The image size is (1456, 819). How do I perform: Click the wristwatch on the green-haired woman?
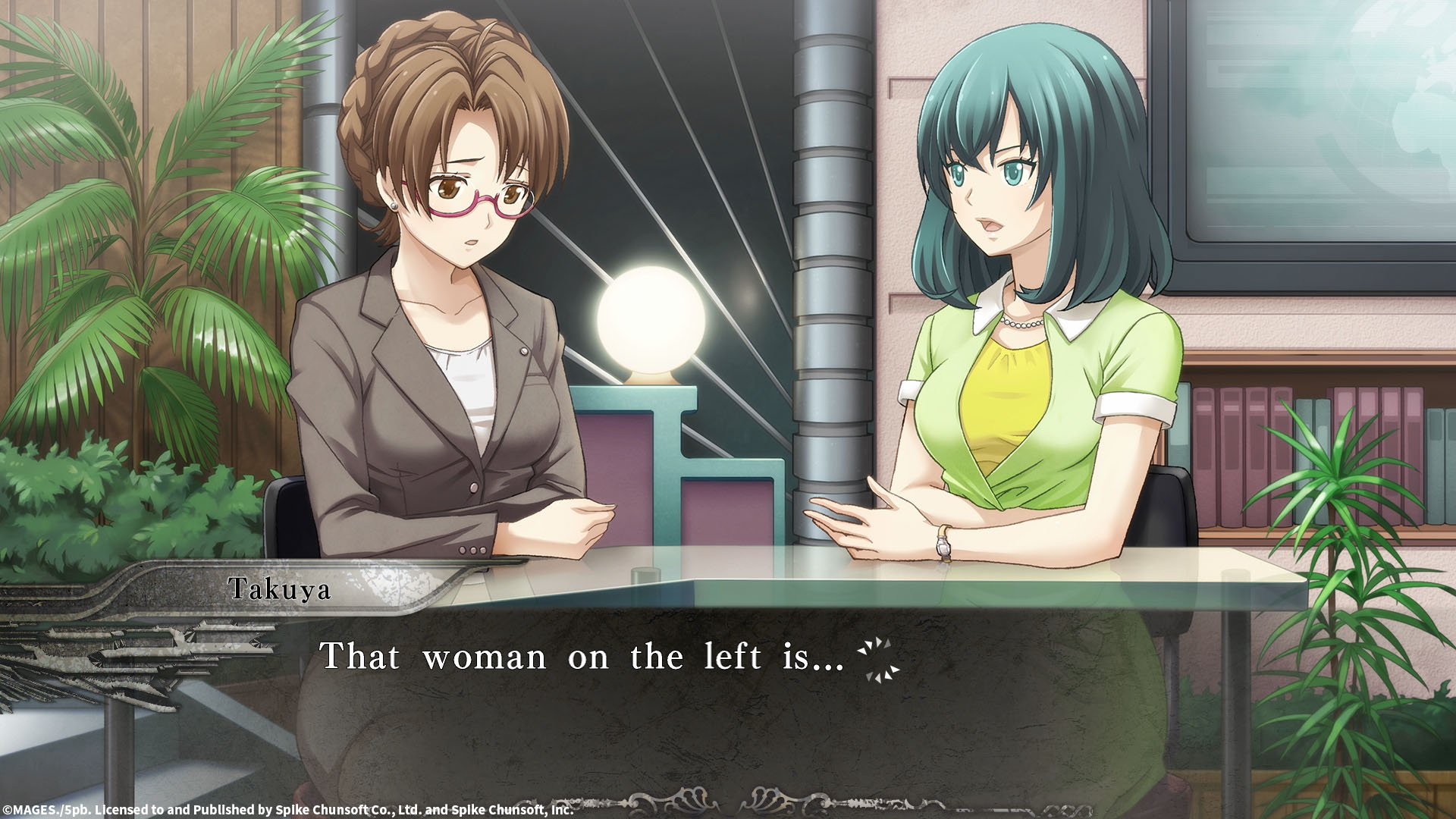tap(943, 543)
